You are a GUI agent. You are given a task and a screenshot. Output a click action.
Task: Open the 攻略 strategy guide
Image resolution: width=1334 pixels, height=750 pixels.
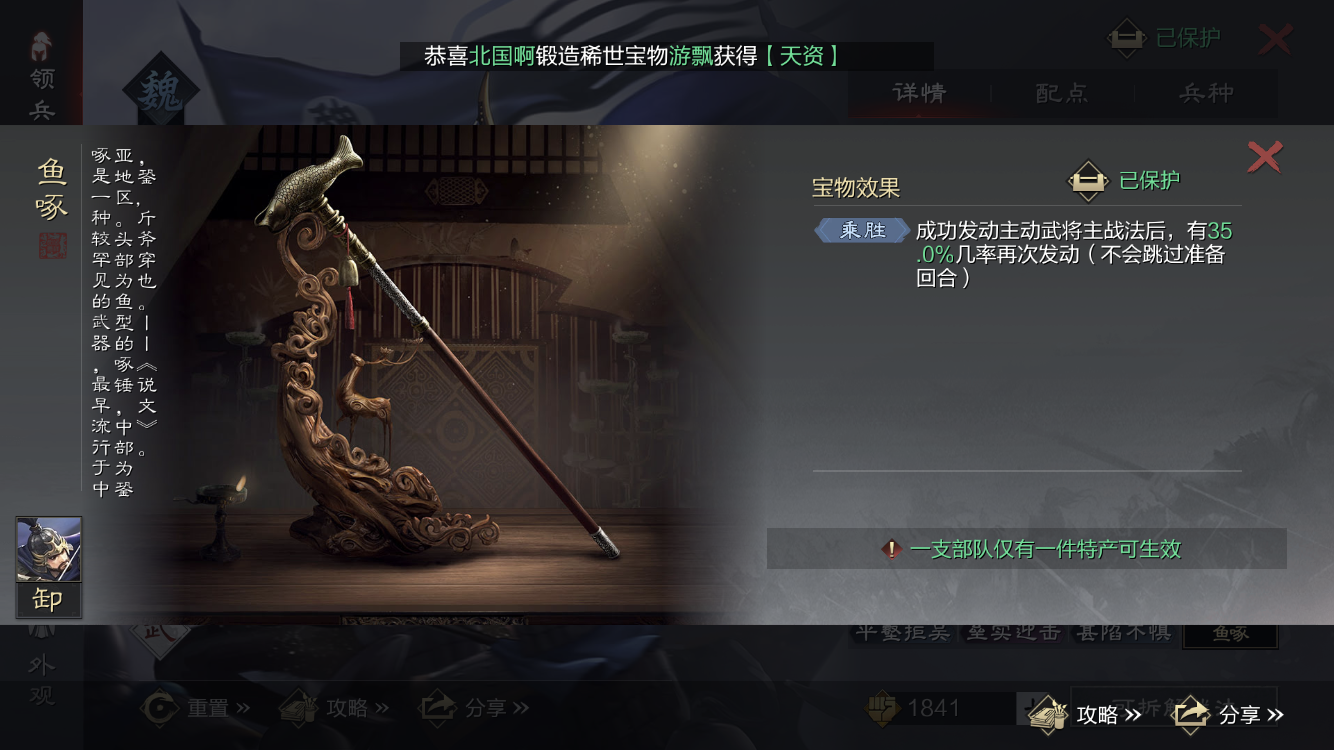click(1087, 714)
